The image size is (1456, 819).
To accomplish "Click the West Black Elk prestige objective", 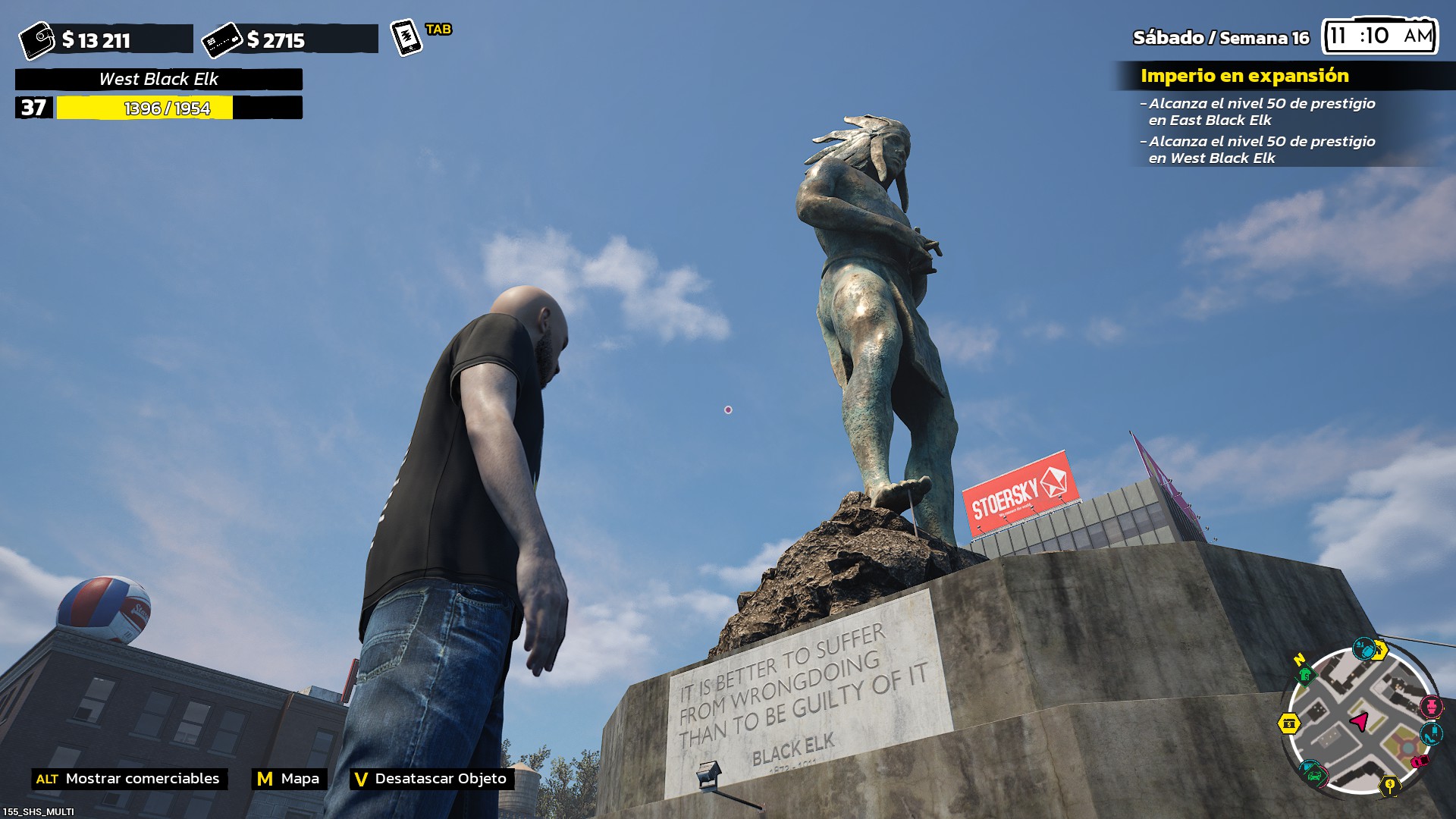I will pyautogui.click(x=1260, y=149).
